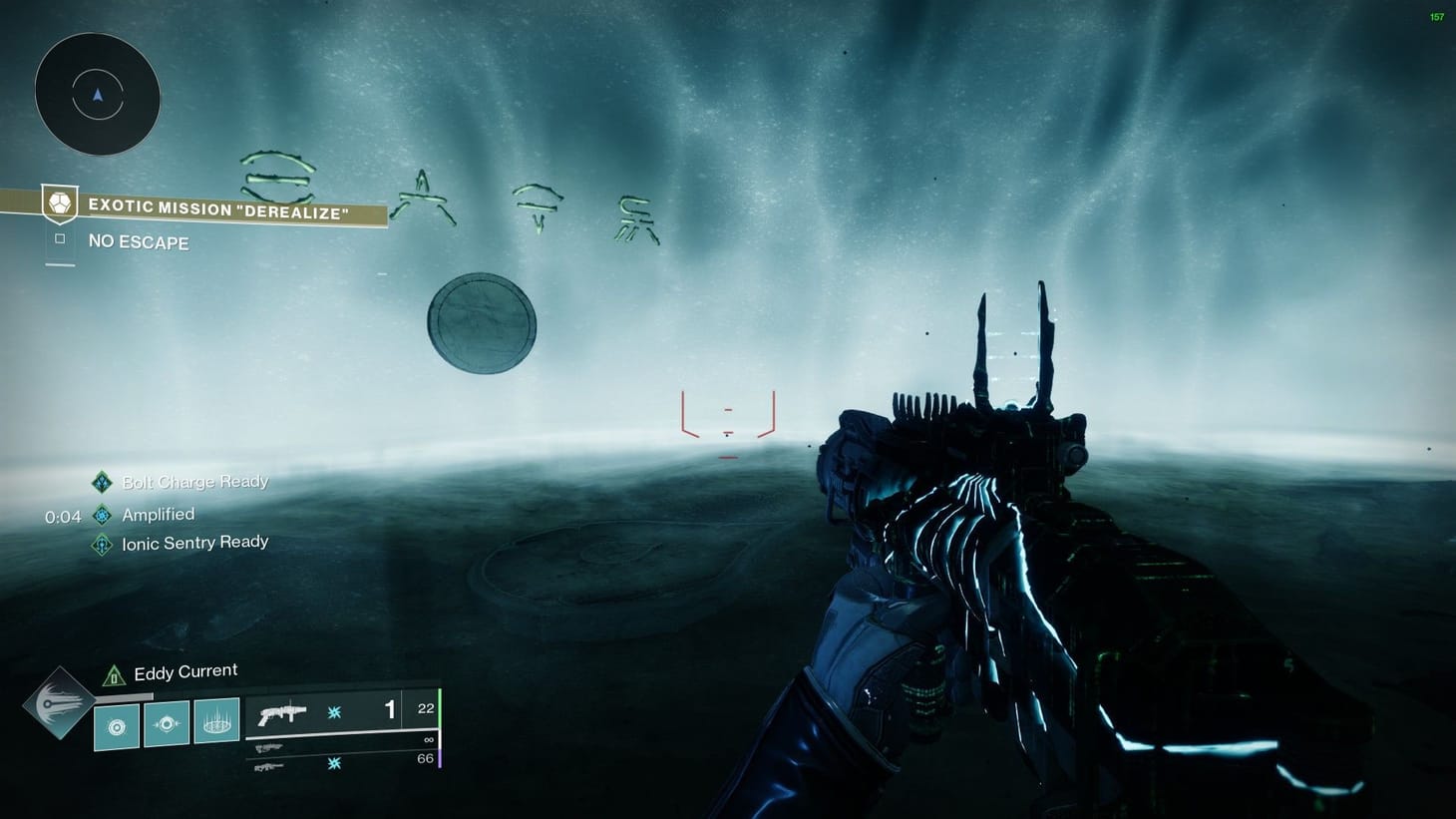Screen dimensions: 1456x819
Task: Select the grenade ability icon
Action: (116, 726)
